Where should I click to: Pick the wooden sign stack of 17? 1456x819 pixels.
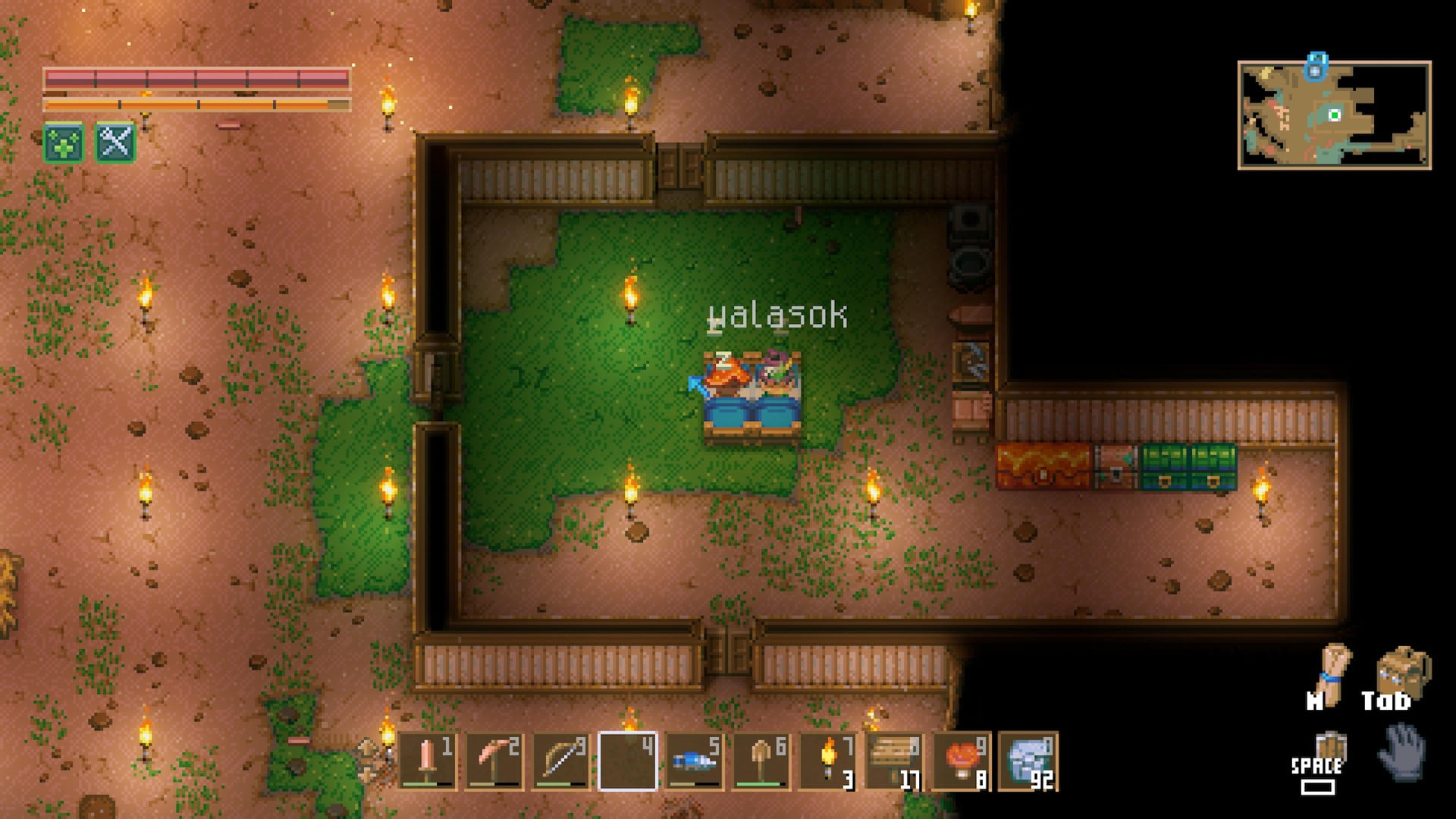click(x=894, y=761)
